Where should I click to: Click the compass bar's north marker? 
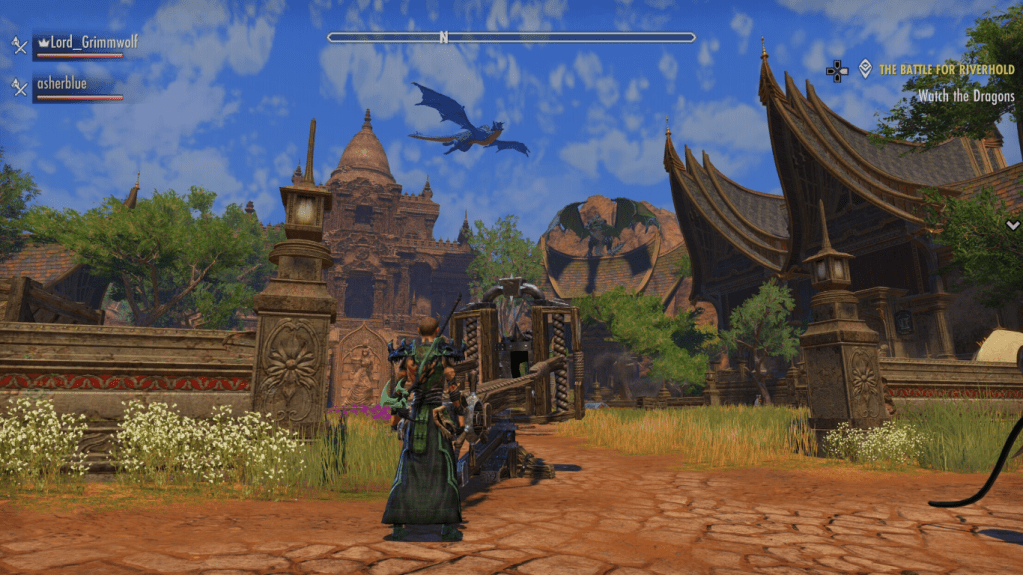[x=443, y=38]
